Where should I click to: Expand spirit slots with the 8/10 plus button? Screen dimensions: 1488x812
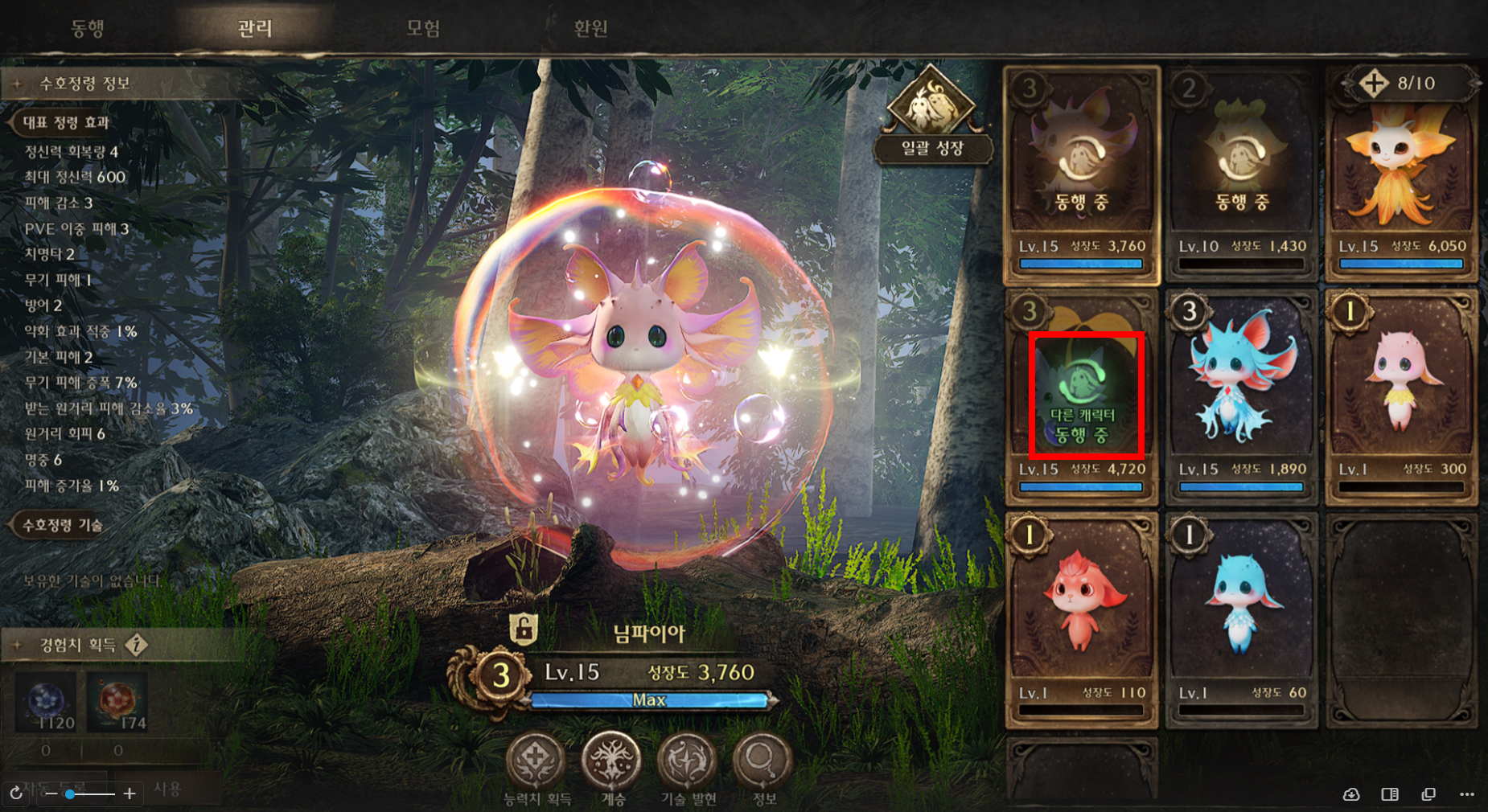pos(1374,83)
